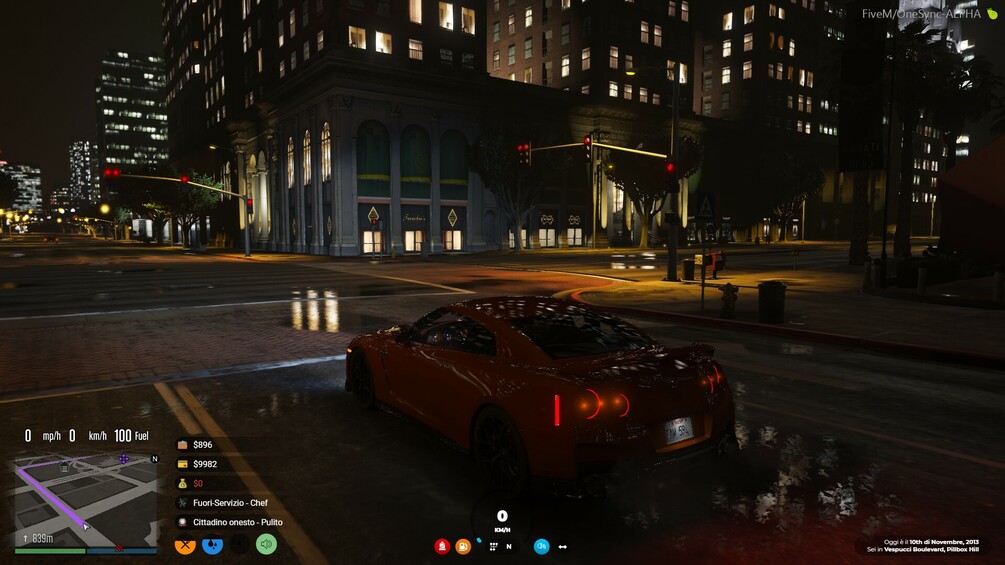Select the orange fuel pump icon
Image resolution: width=1005 pixels, height=565 pixels.
point(463,546)
